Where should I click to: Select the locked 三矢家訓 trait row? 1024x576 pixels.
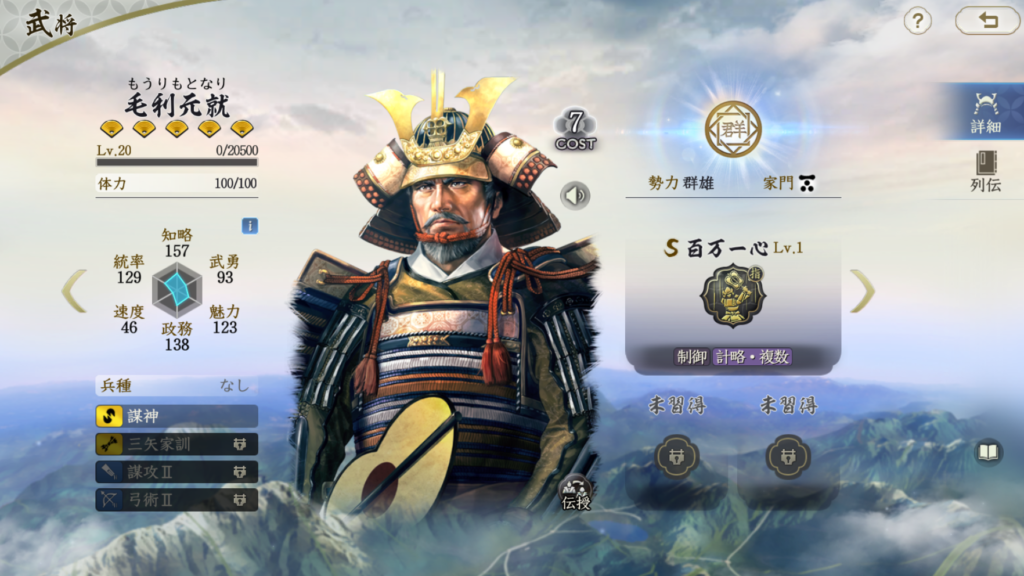pyautogui.click(x=177, y=444)
